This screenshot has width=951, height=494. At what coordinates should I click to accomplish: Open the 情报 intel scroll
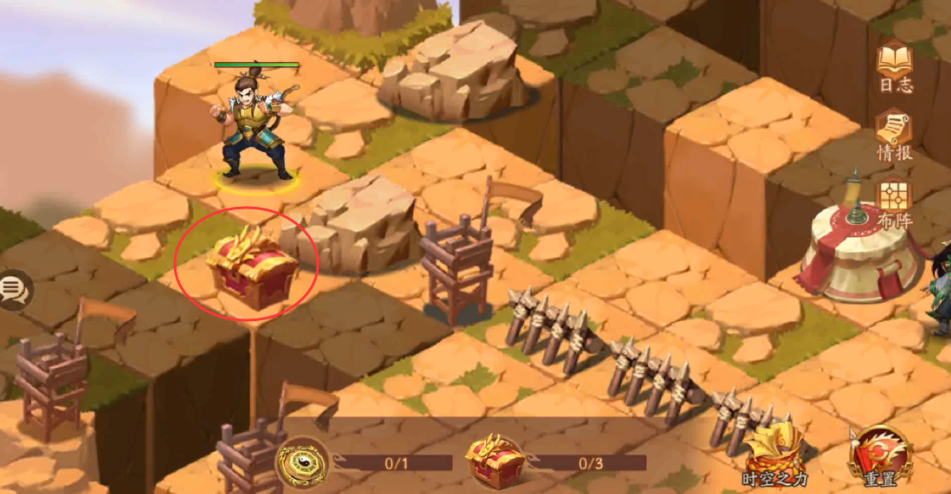tap(894, 134)
